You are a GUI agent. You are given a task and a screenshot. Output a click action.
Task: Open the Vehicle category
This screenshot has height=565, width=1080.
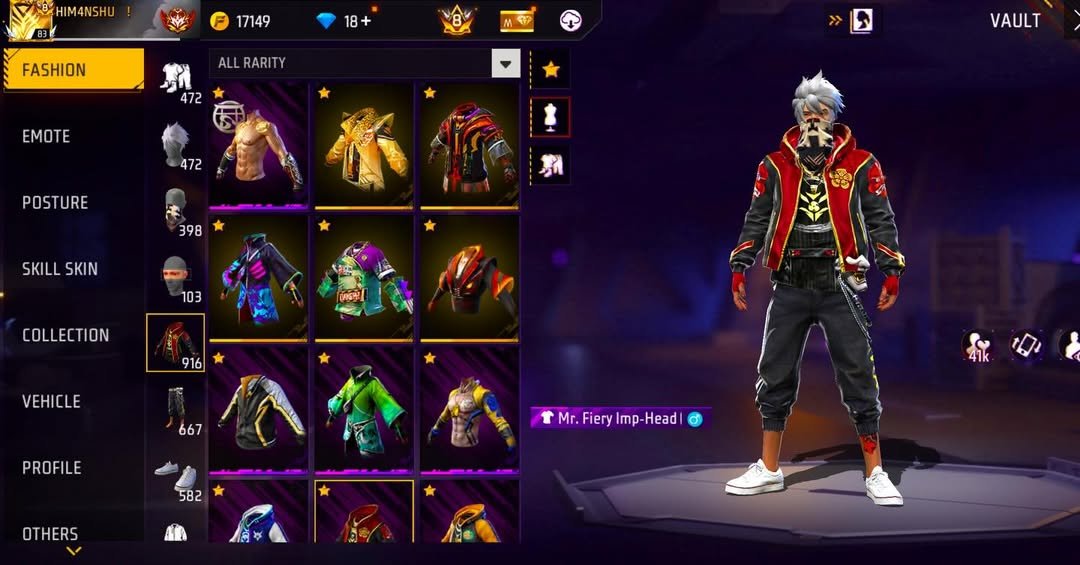pyautogui.click(x=51, y=401)
